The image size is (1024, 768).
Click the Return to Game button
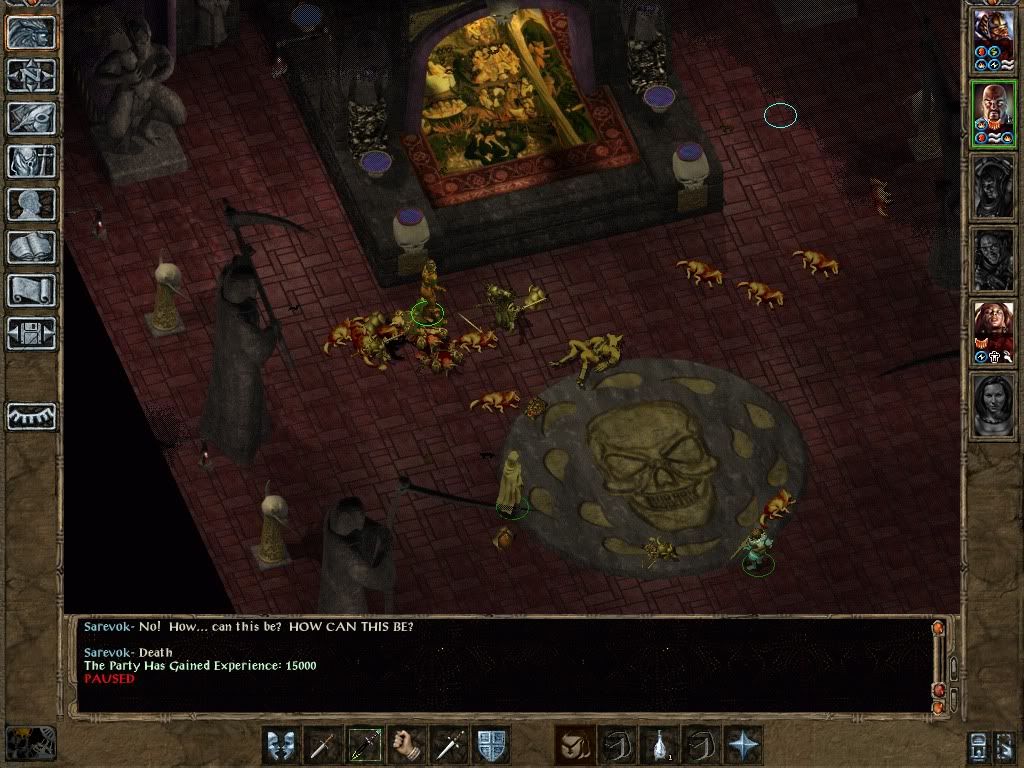click(31, 31)
